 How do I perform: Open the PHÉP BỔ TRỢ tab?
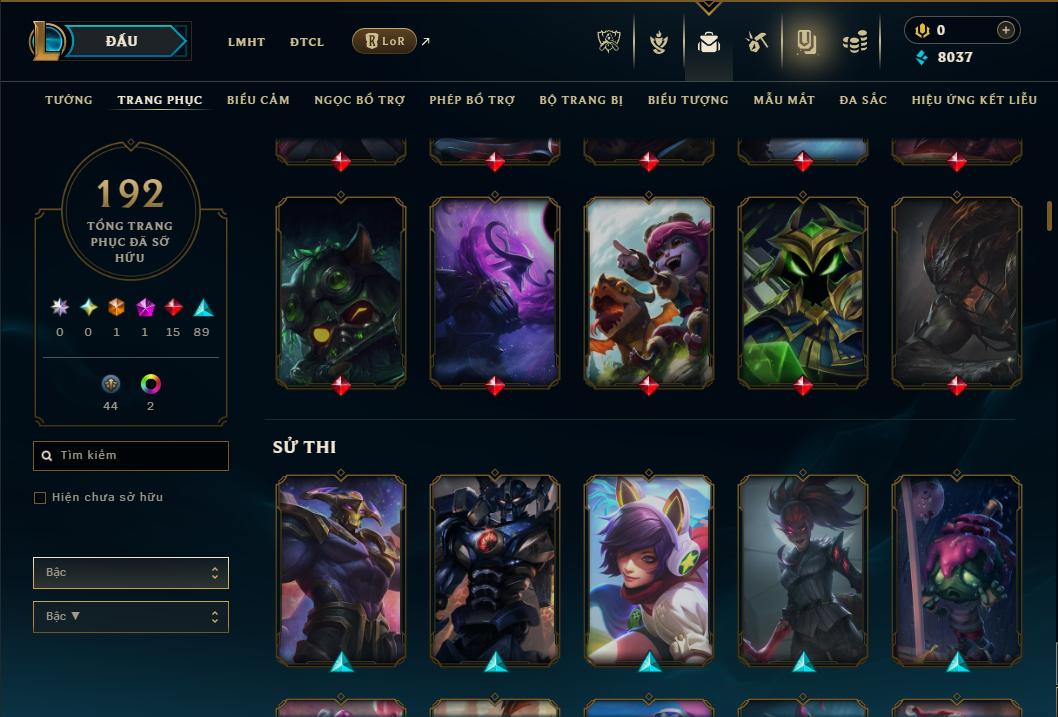(472, 100)
